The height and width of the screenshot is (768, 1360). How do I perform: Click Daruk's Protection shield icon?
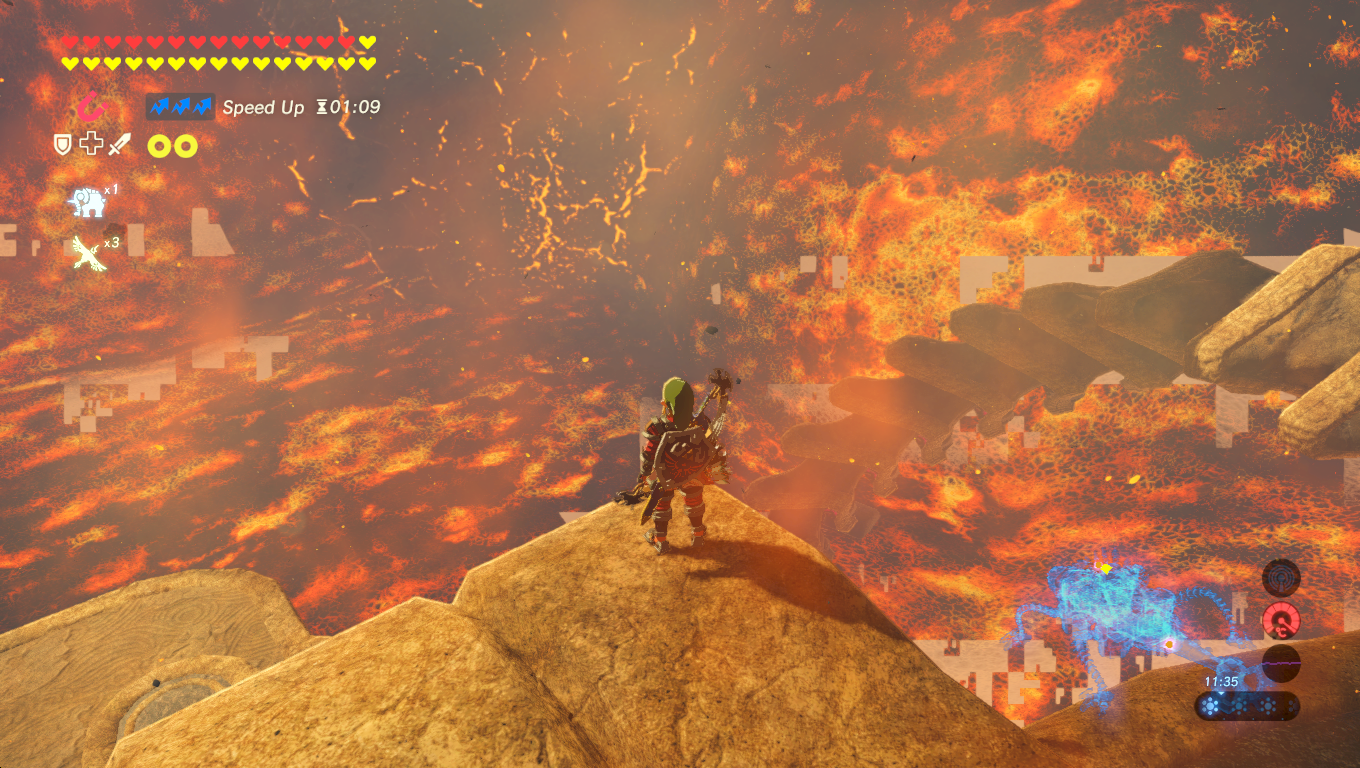62,144
